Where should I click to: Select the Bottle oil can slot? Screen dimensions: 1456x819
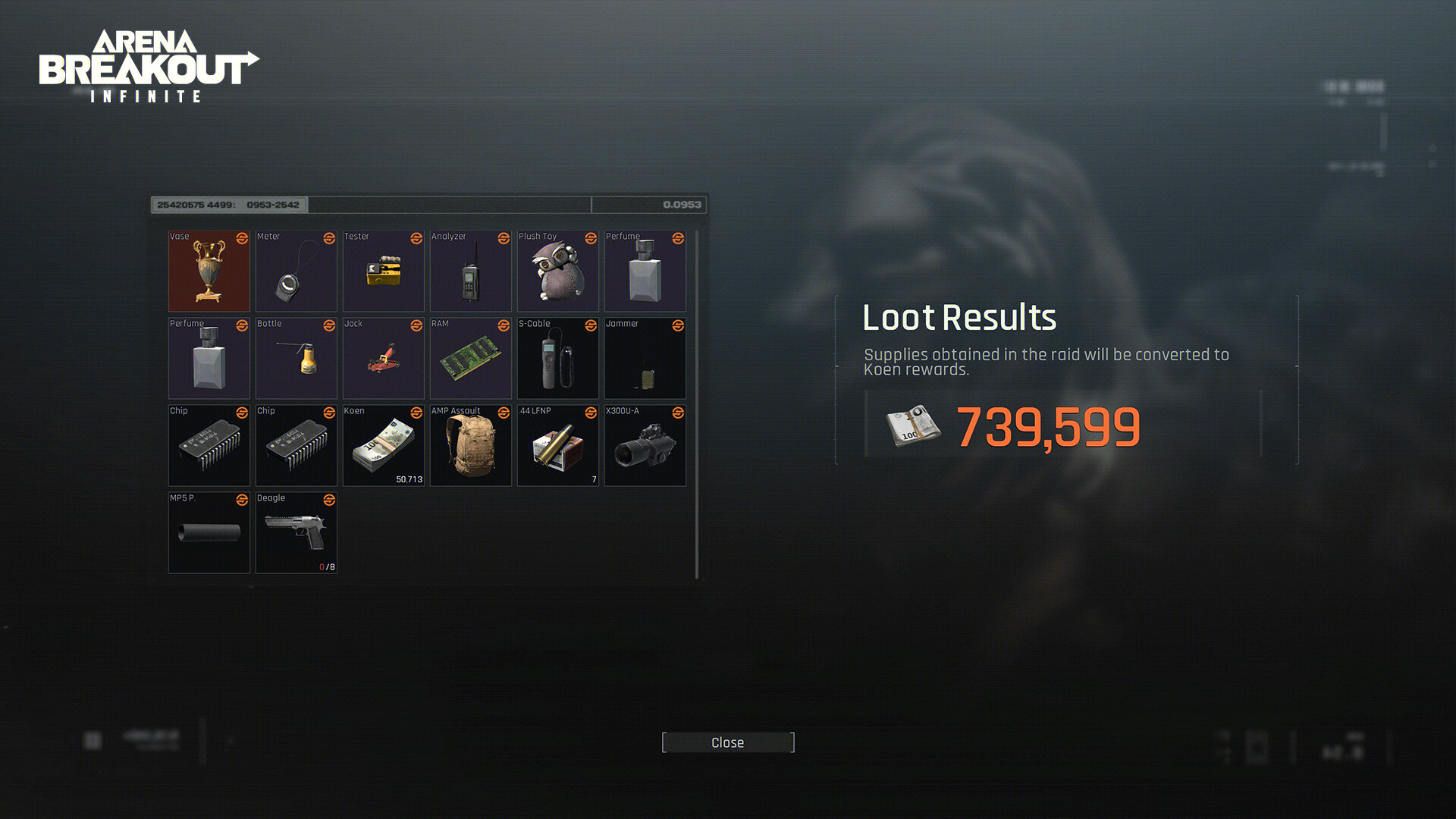pyautogui.click(x=296, y=359)
